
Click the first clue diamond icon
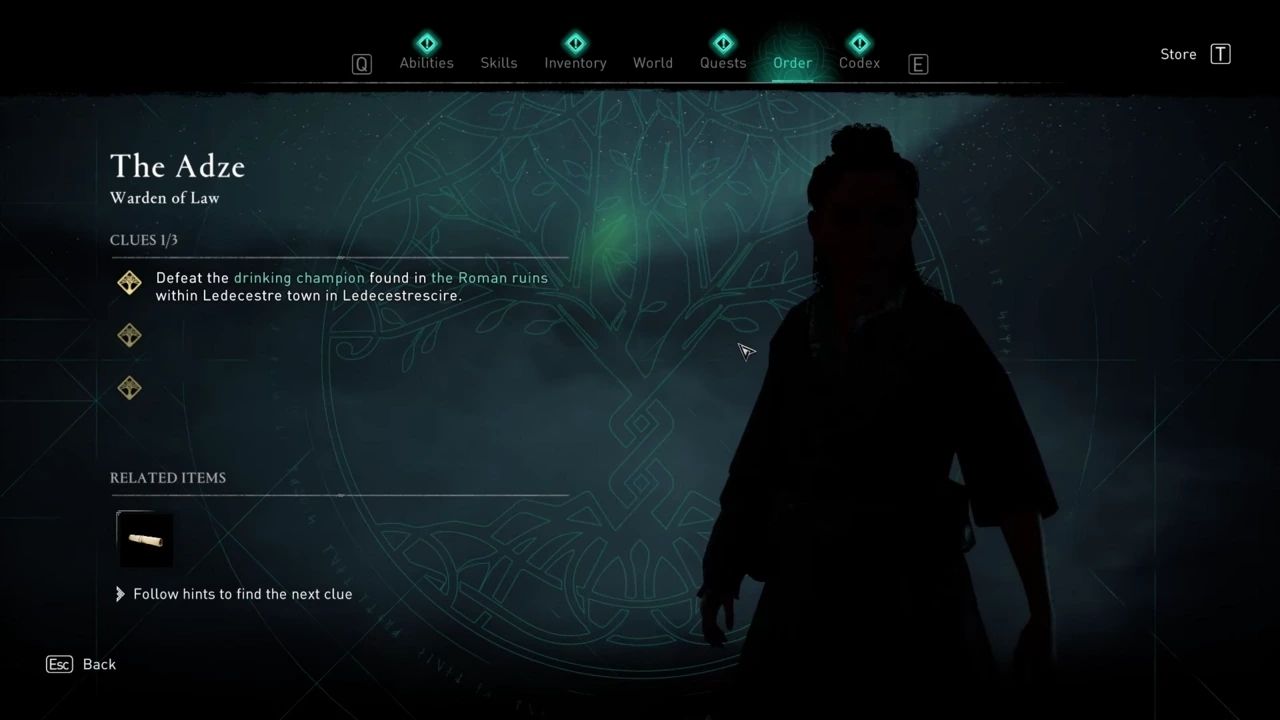pos(129,282)
